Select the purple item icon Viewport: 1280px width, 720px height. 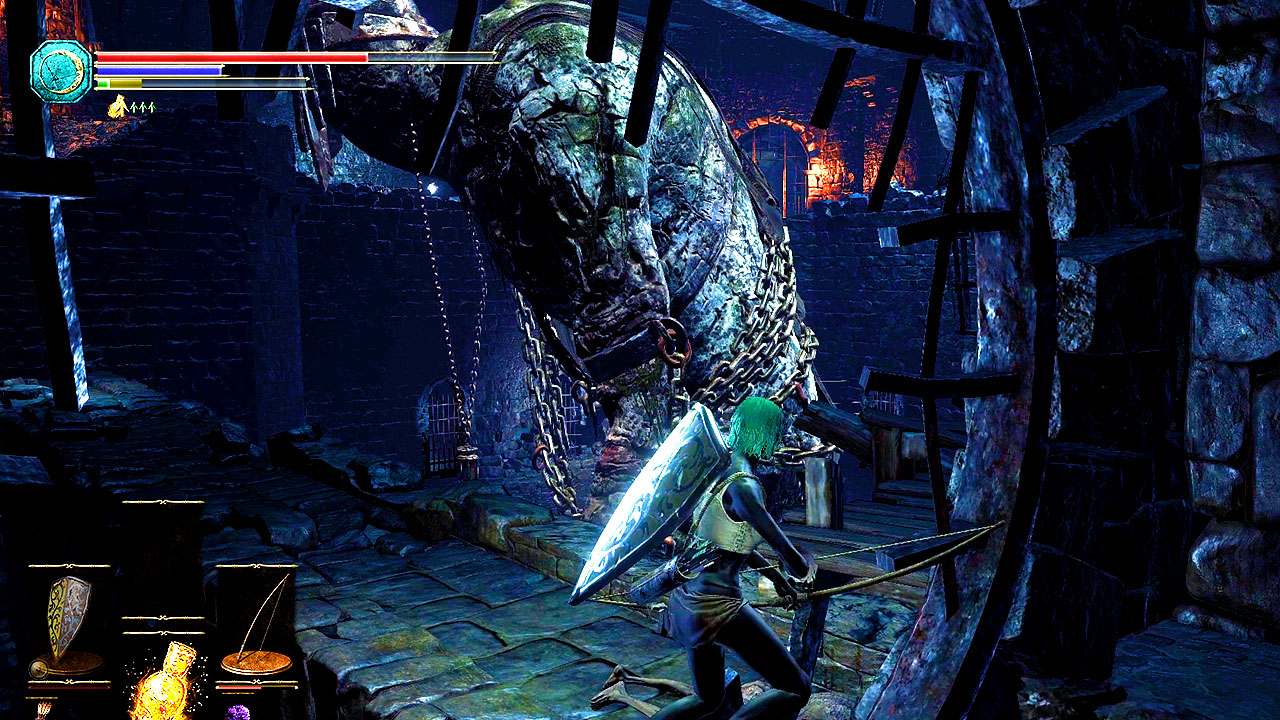[x=238, y=712]
